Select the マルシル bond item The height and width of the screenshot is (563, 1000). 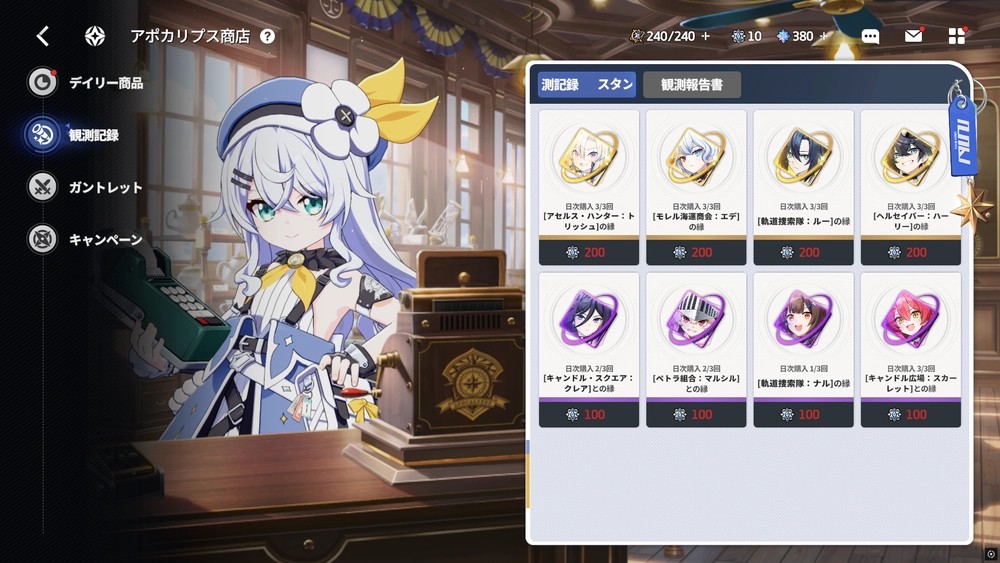point(696,350)
